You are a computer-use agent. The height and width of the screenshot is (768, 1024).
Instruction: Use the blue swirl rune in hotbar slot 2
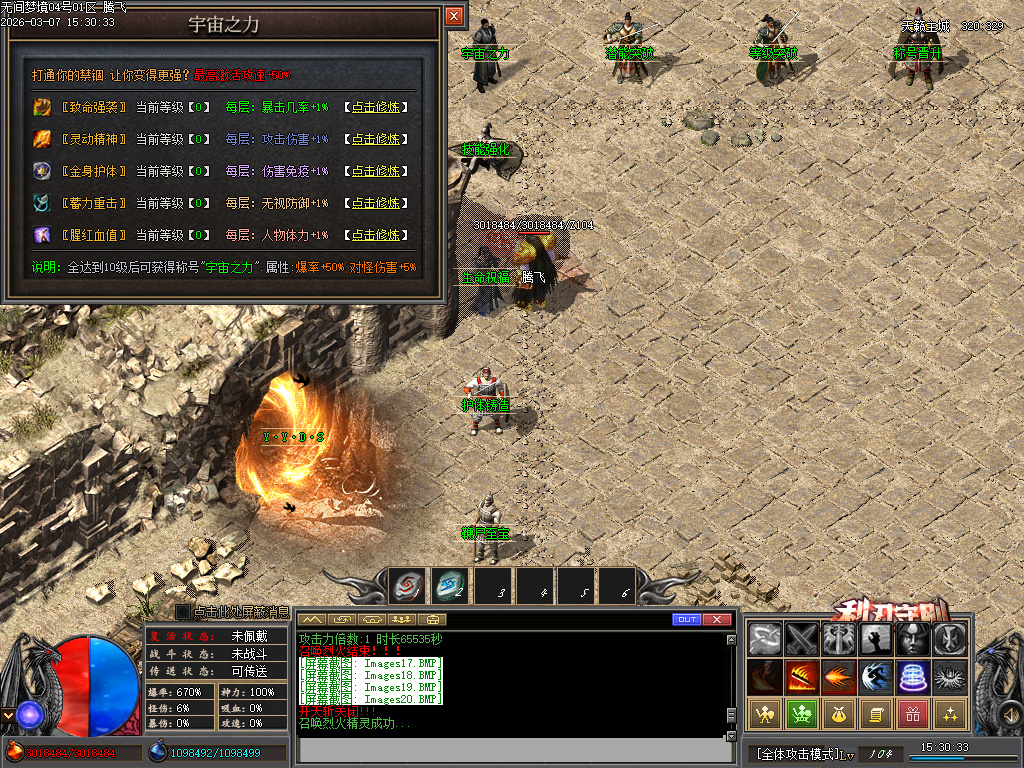point(450,586)
